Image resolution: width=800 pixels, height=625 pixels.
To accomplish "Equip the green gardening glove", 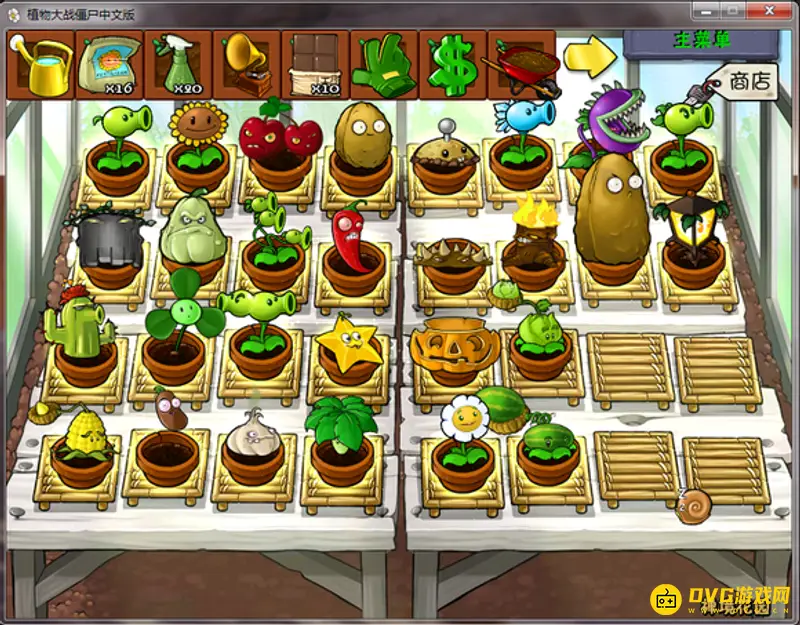I will pyautogui.click(x=383, y=64).
